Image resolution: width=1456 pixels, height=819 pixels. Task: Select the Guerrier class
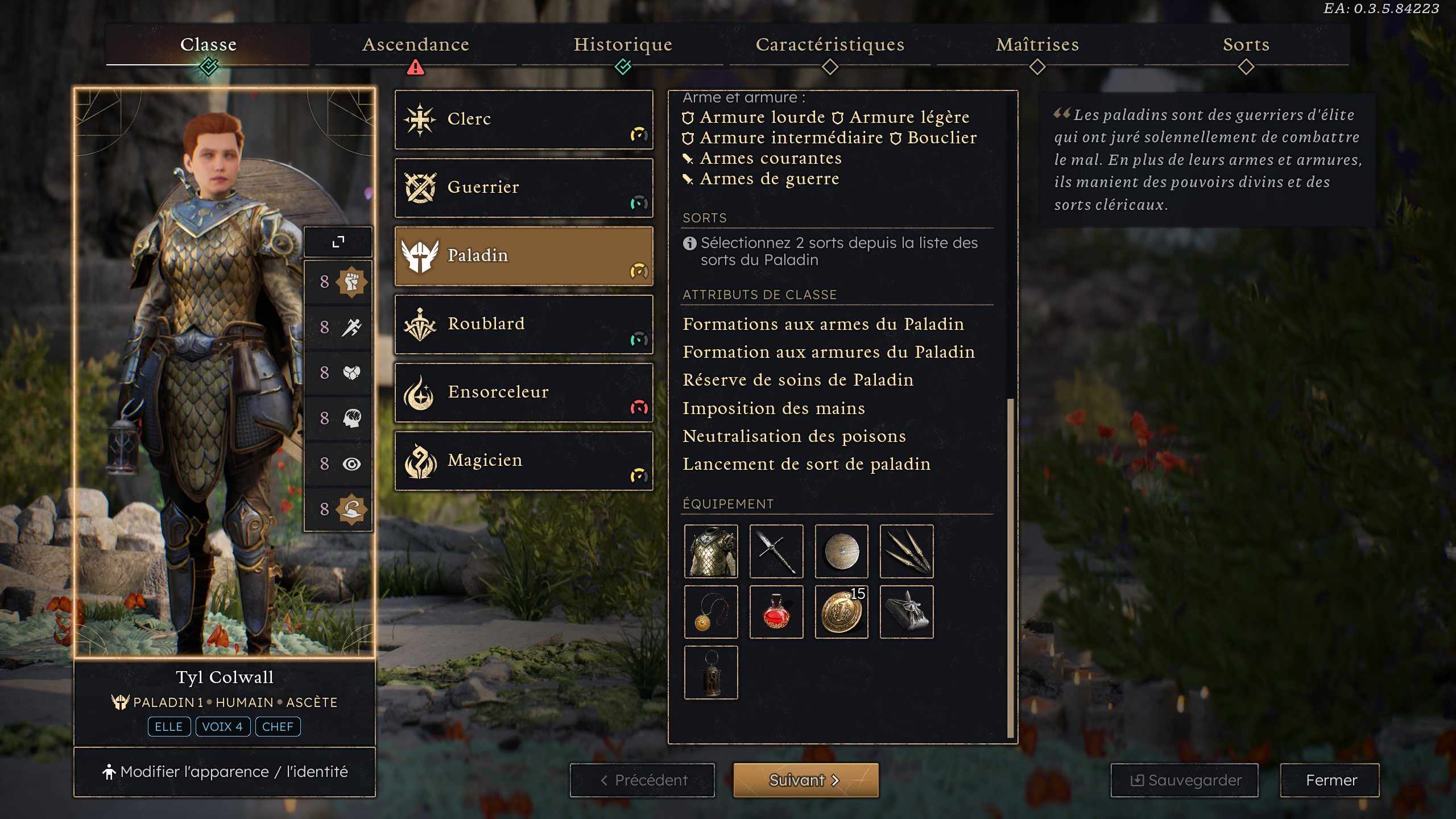(x=523, y=188)
